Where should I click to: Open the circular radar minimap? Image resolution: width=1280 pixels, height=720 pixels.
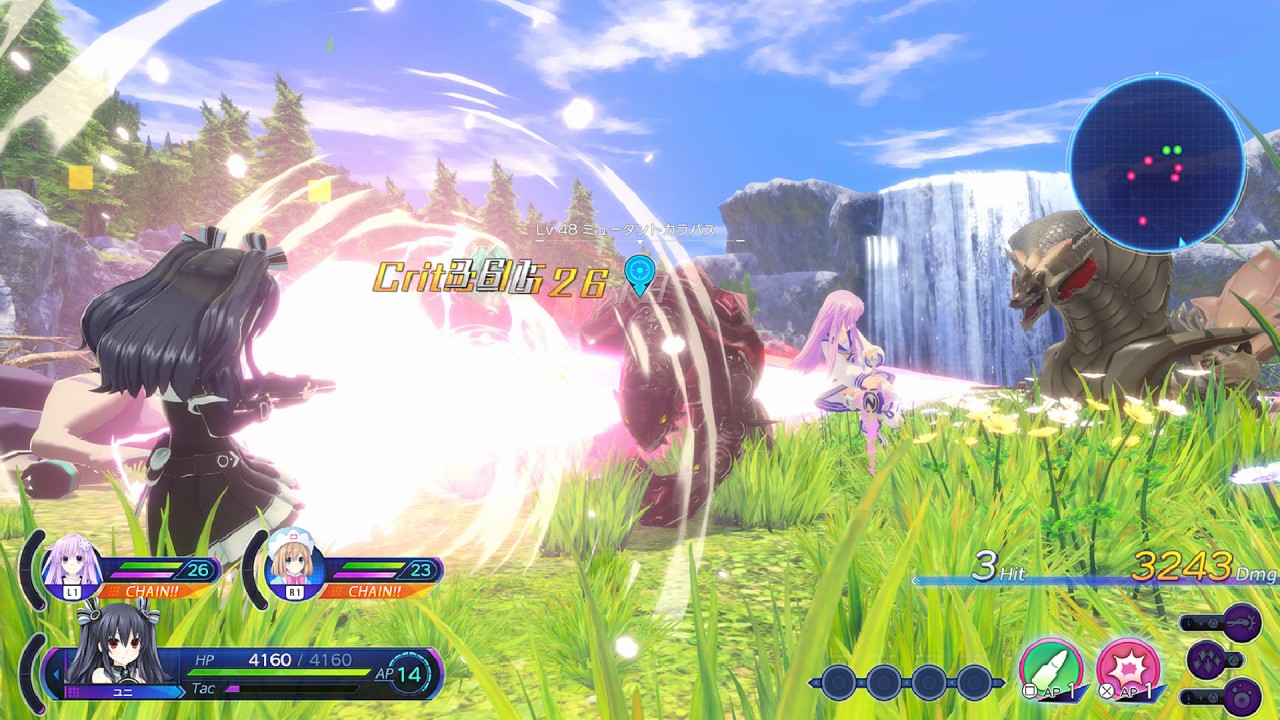pyautogui.click(x=1156, y=164)
